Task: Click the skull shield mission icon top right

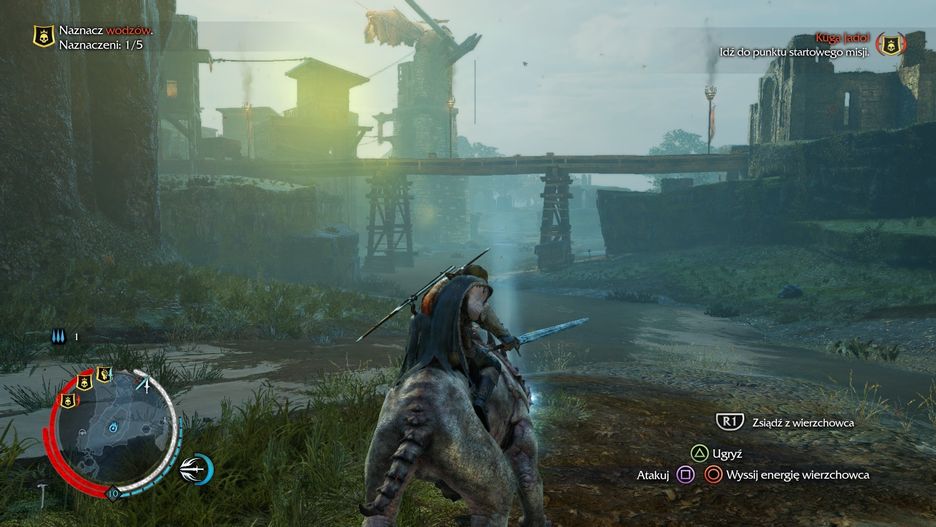Action: [x=889, y=43]
